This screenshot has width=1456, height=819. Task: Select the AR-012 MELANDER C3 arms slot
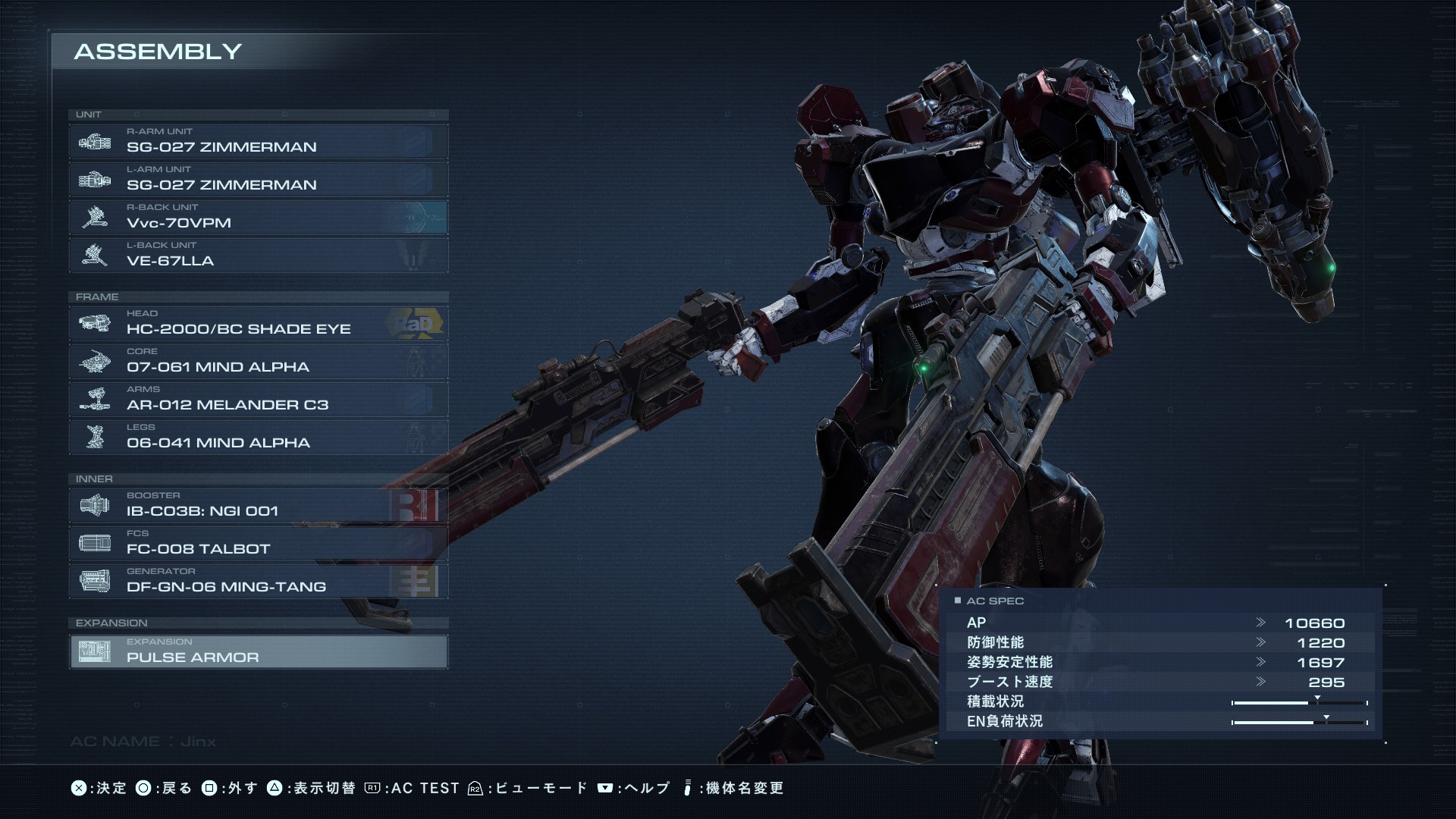(x=259, y=399)
